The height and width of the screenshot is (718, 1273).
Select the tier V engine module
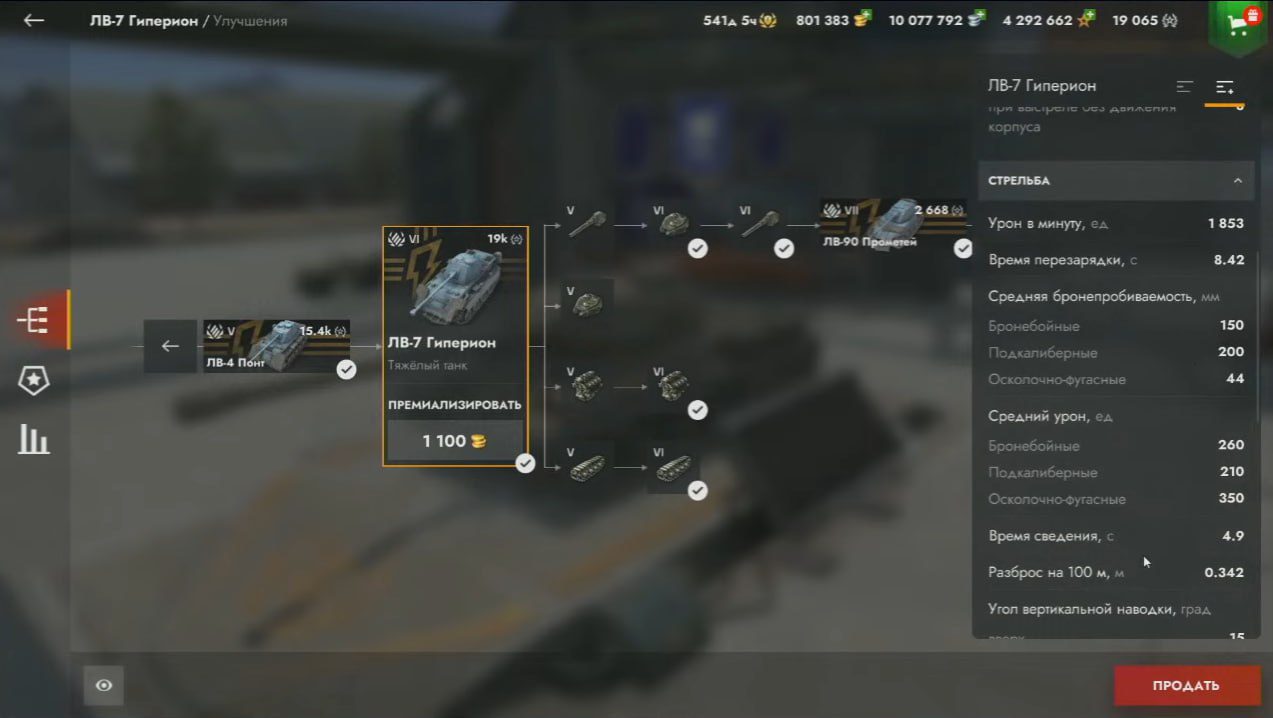point(587,386)
